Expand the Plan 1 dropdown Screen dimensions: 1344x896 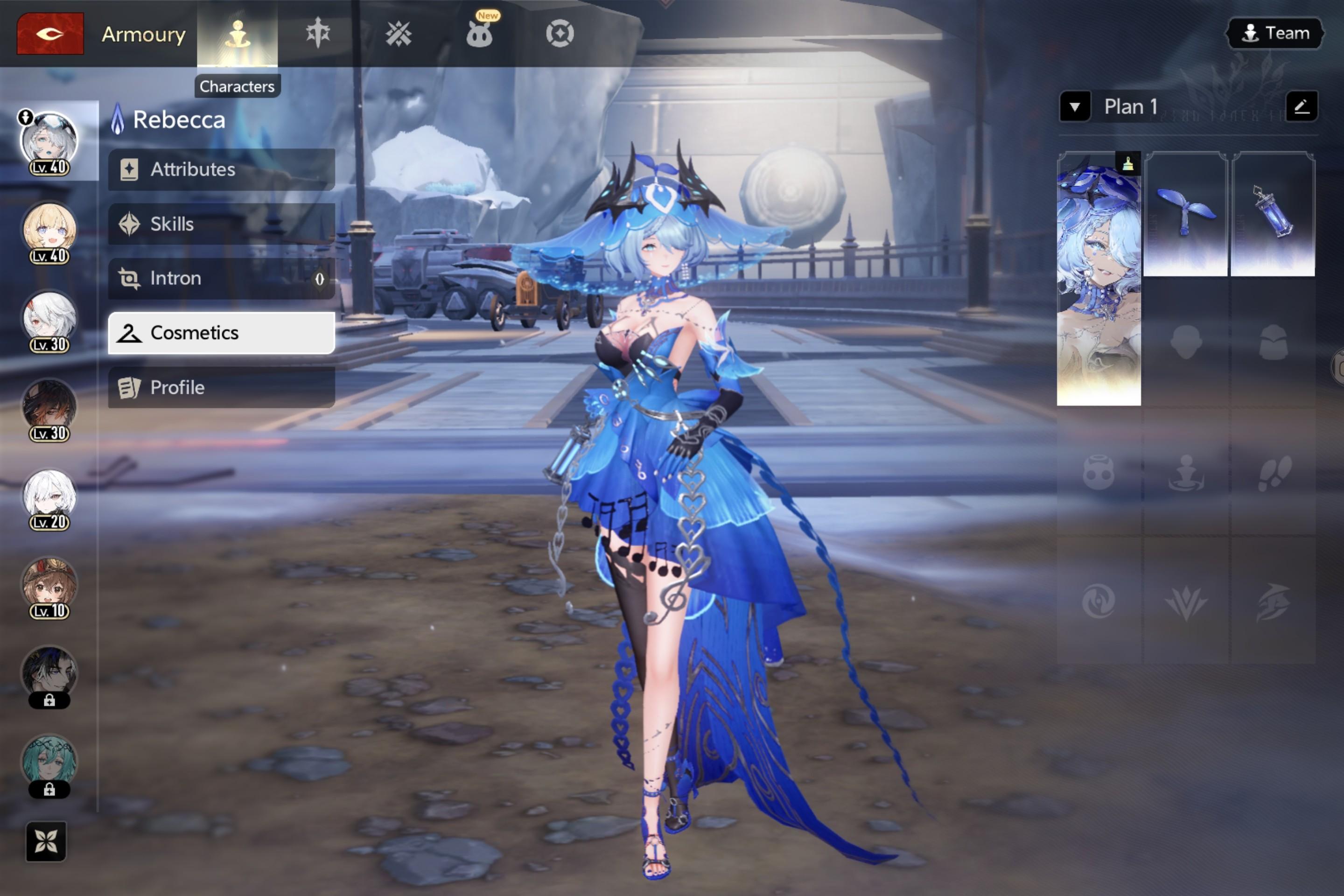tap(1074, 107)
